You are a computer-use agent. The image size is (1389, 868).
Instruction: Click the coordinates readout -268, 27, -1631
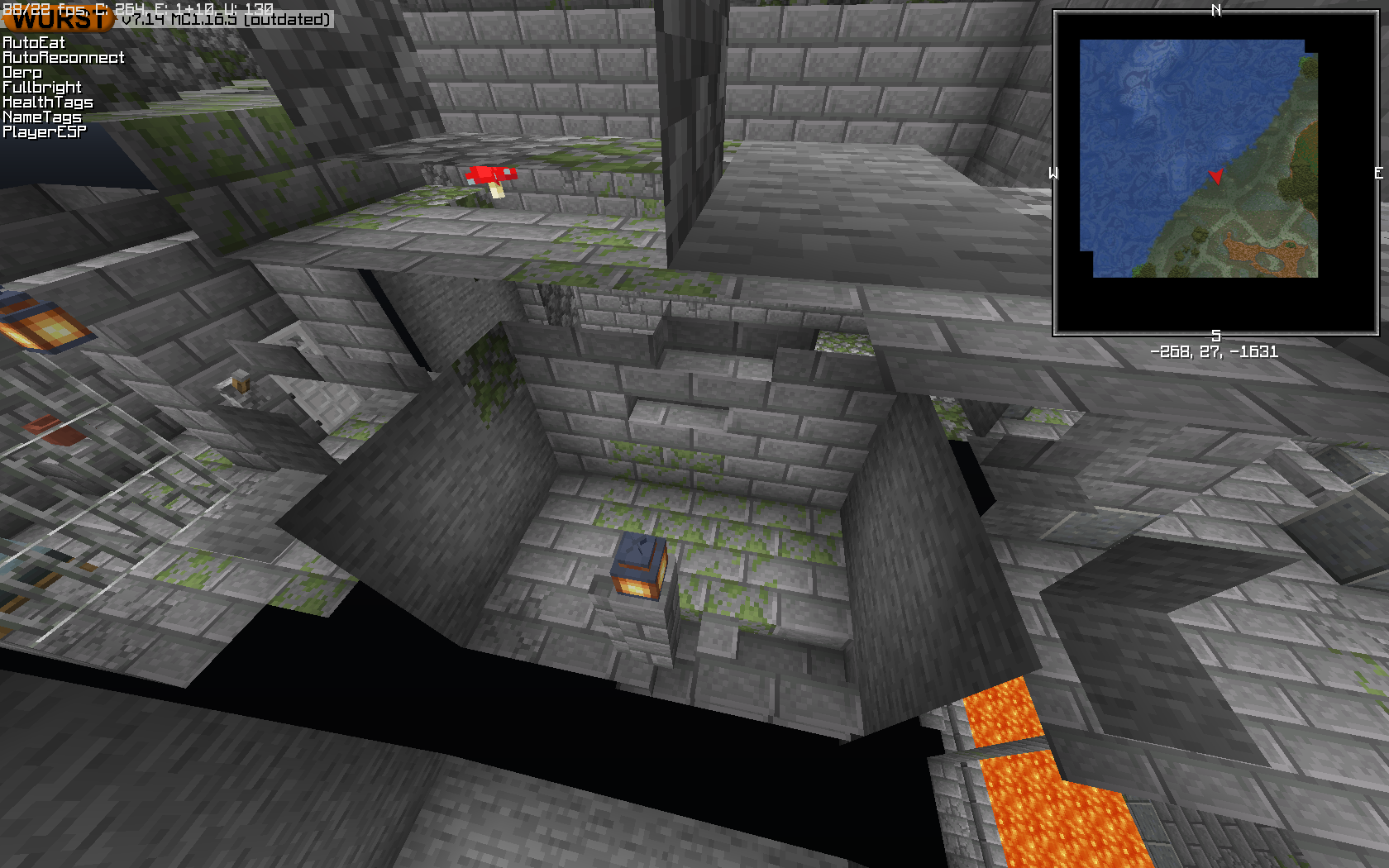[1214, 351]
